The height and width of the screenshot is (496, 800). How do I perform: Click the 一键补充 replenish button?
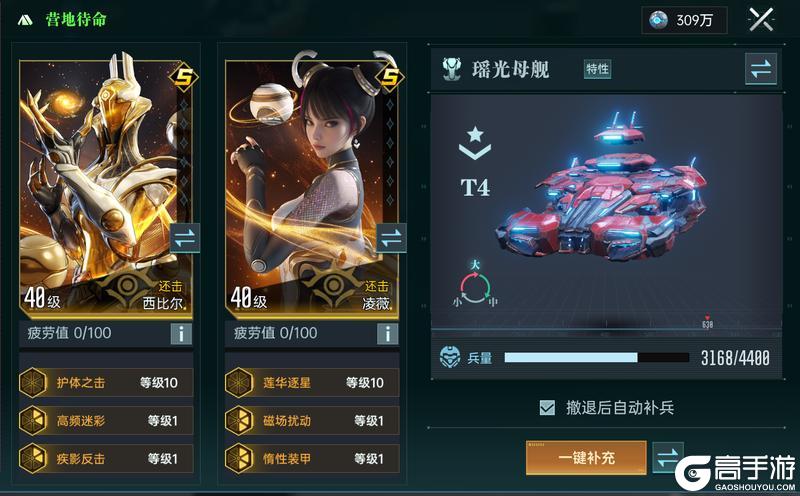[586, 457]
